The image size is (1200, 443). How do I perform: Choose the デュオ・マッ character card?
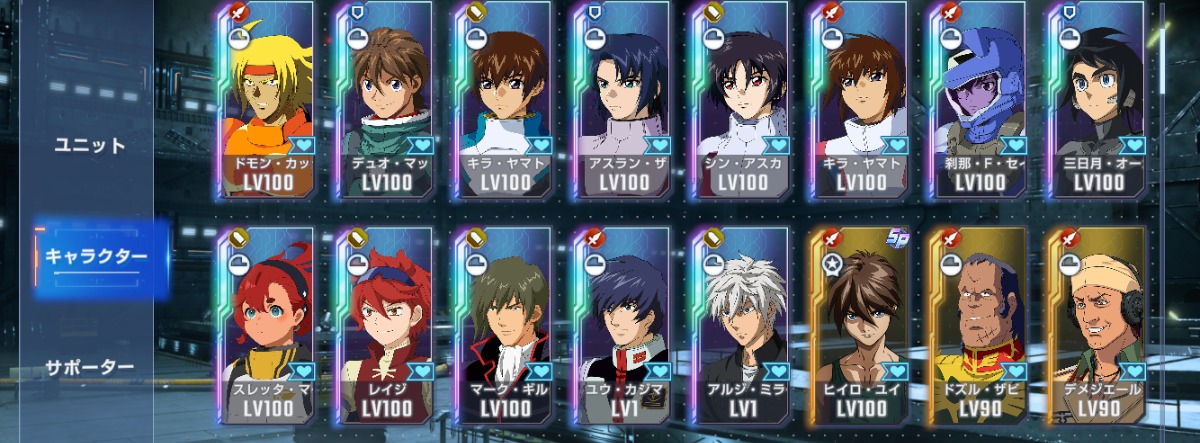[381, 100]
